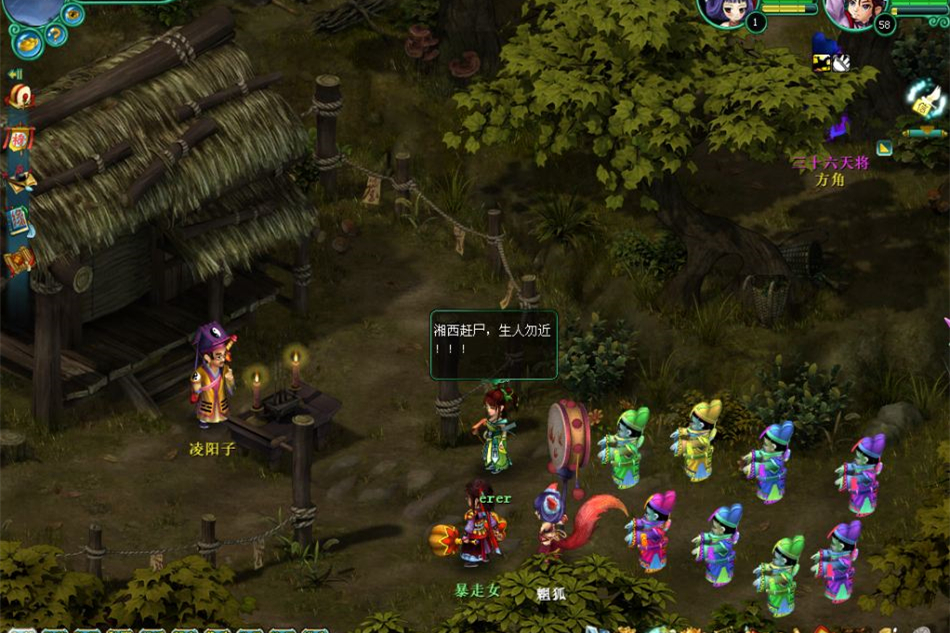Screen dimensions: 950x633
Task: Click the small yellow triangle button
Action: [884, 148]
